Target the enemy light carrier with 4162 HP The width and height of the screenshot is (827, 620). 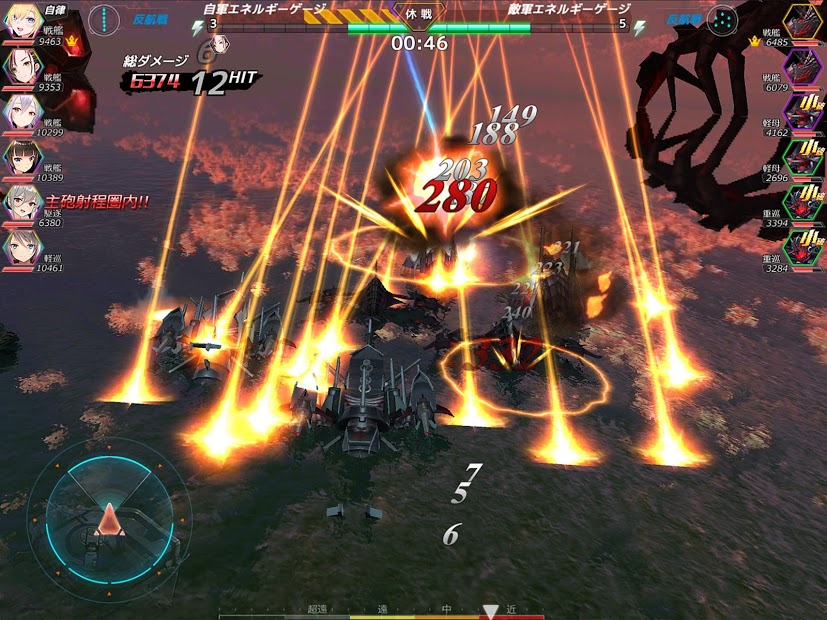[x=802, y=112]
